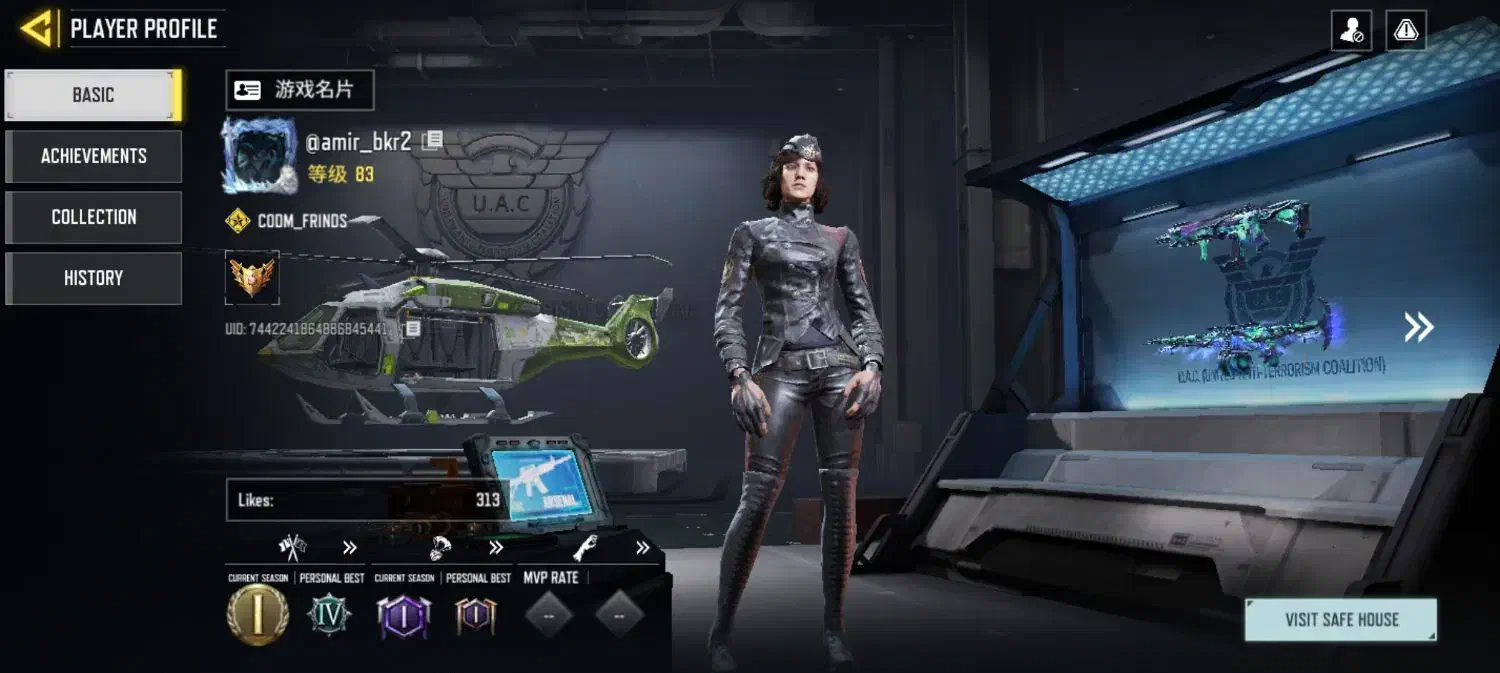Expand the MVP rate stats section

pyautogui.click(x=642, y=548)
